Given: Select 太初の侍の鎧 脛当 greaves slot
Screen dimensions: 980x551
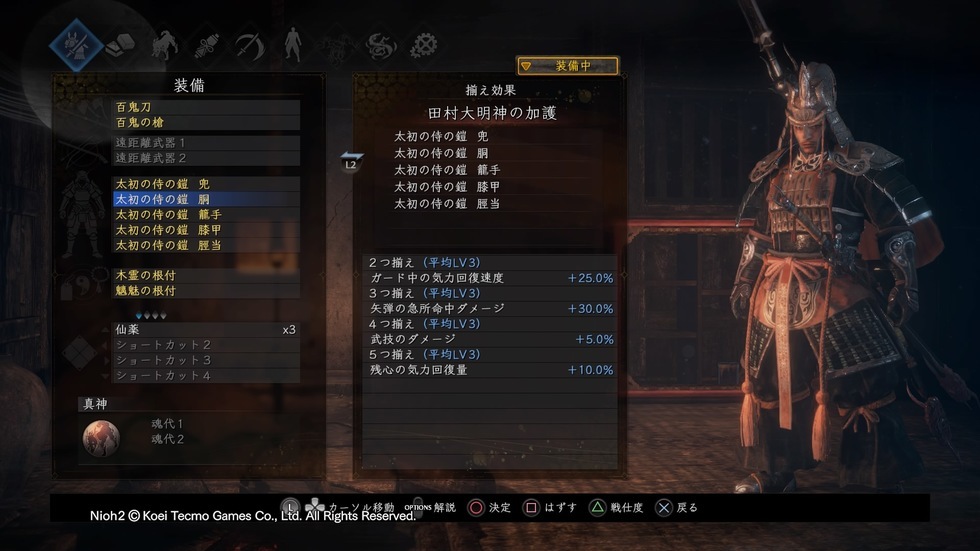Looking at the screenshot, I should [206, 244].
